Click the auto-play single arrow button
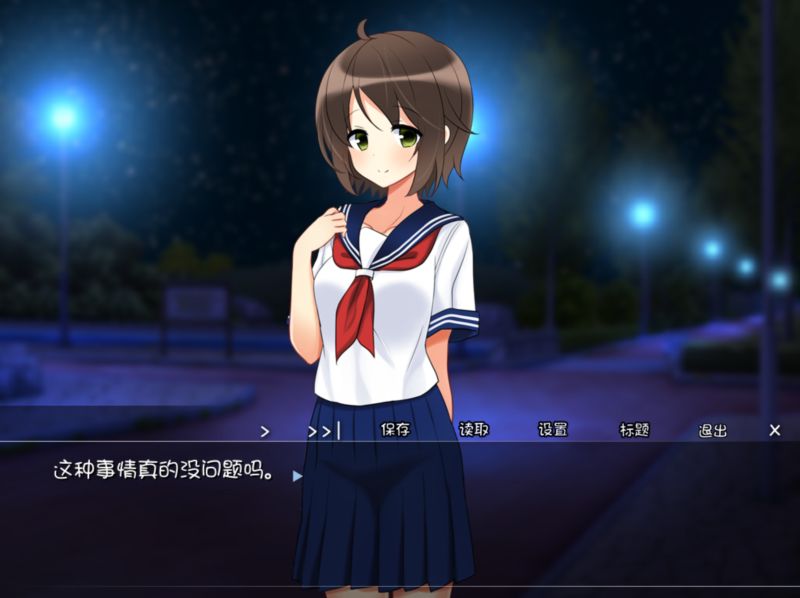The image size is (800, 598). click(x=265, y=431)
